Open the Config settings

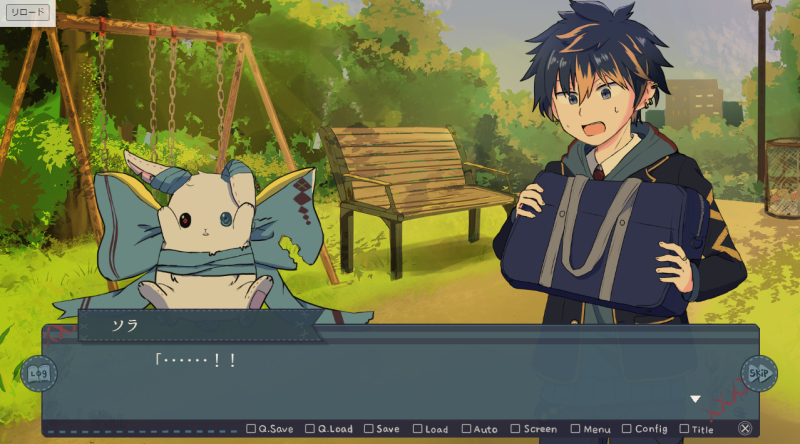tap(644, 429)
